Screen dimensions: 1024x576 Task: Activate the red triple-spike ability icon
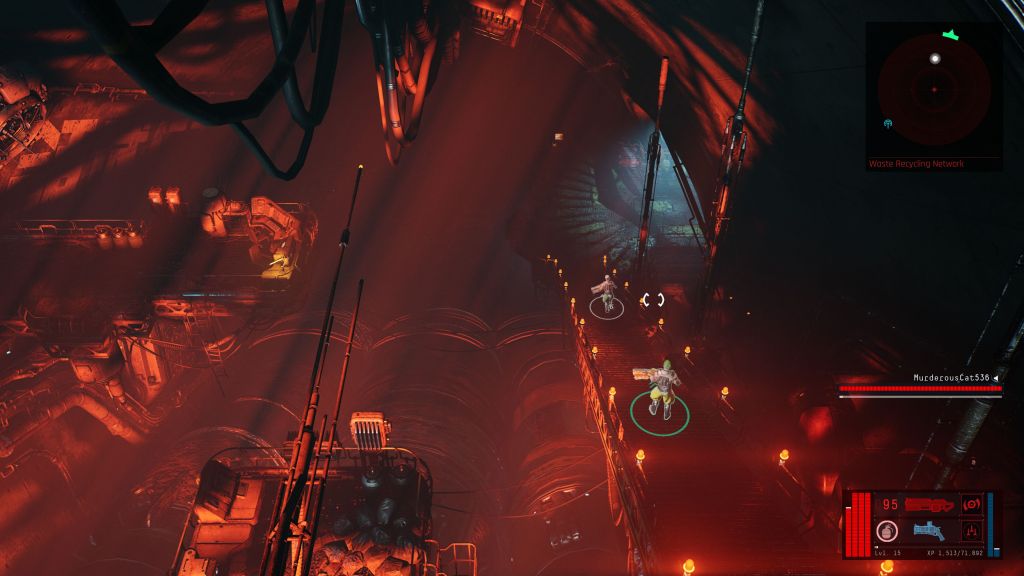971,531
